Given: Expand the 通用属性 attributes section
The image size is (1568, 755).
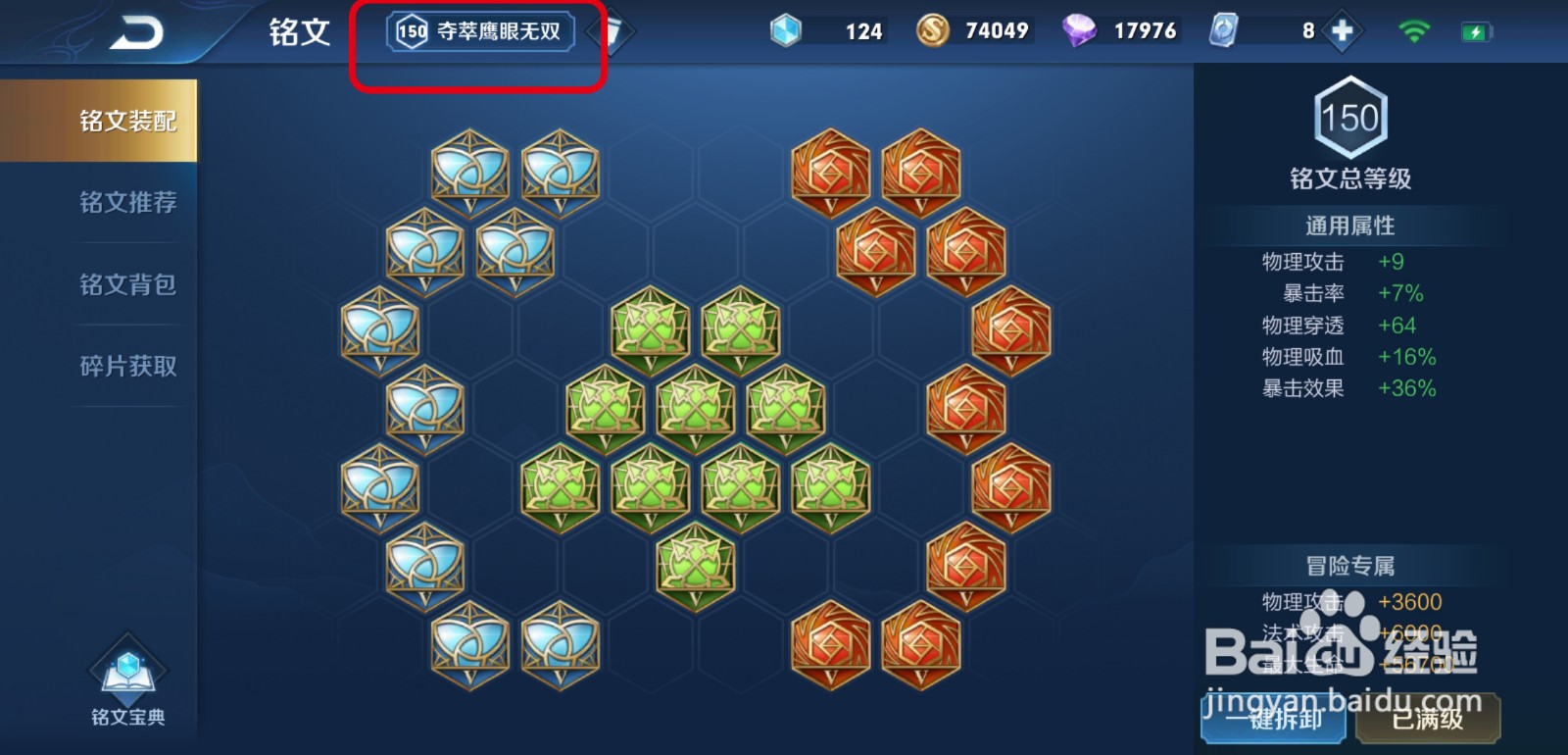Looking at the screenshot, I should (1350, 225).
